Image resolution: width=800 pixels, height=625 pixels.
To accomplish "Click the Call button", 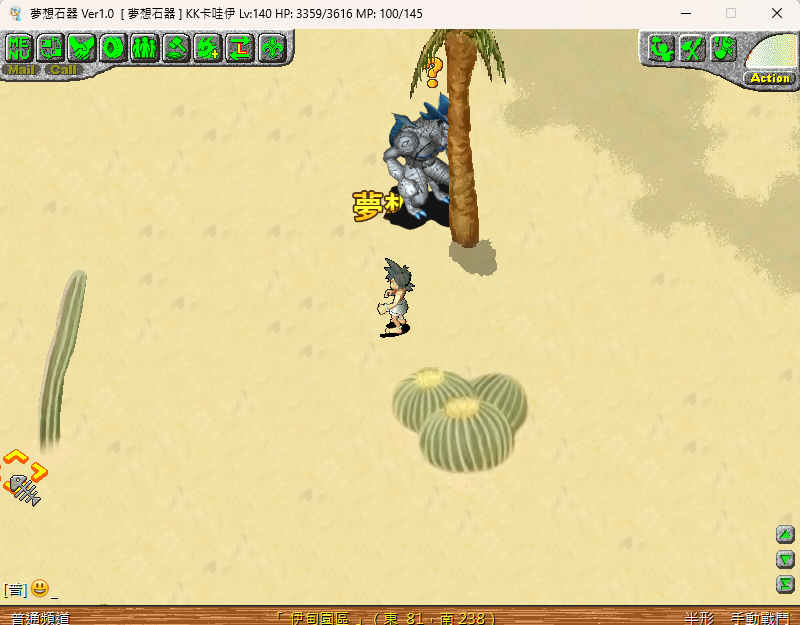I will 64,70.
